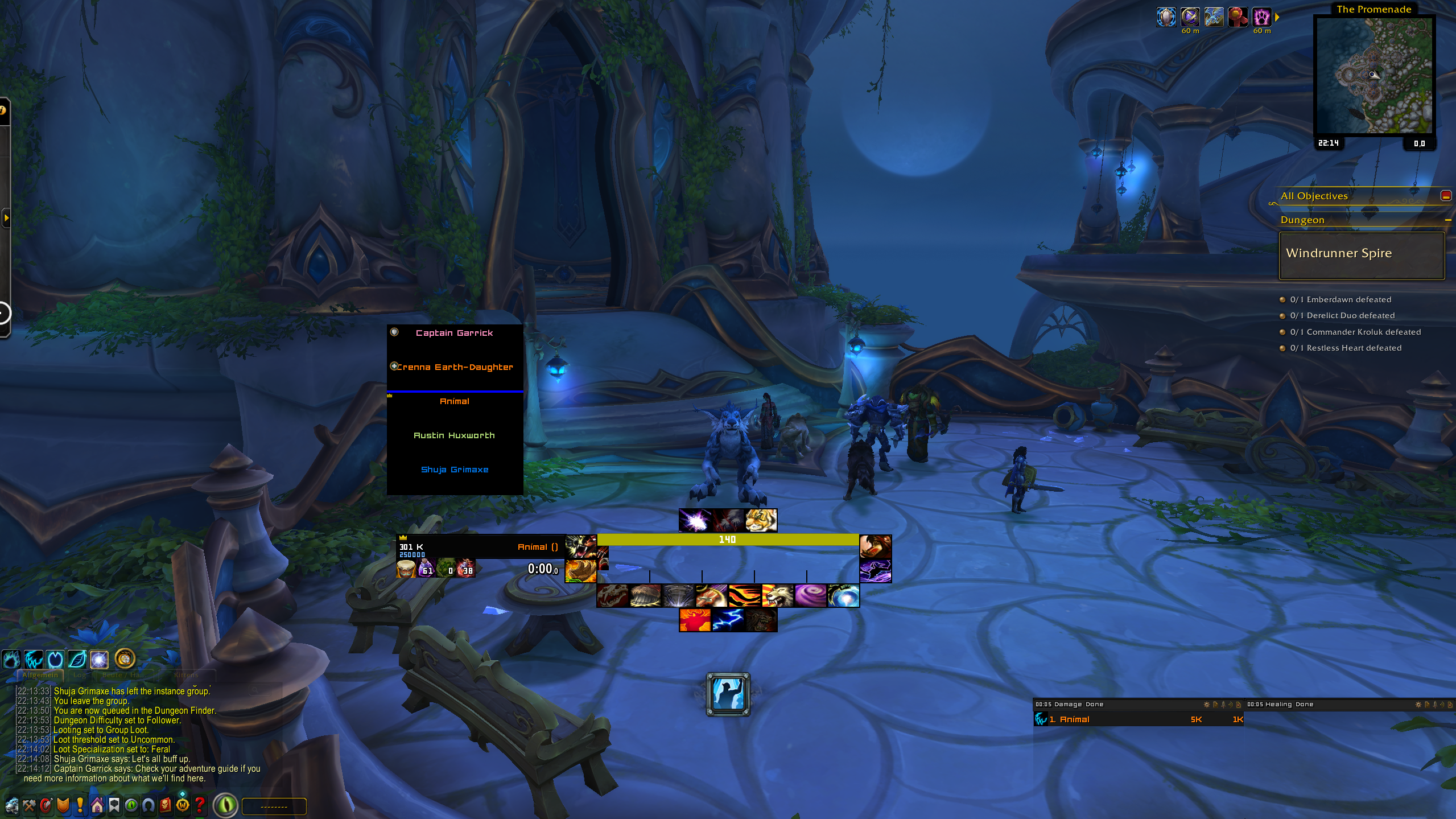The height and width of the screenshot is (819, 1456).
Task: Open the crossed hammers professions button
Action: pos(29,805)
